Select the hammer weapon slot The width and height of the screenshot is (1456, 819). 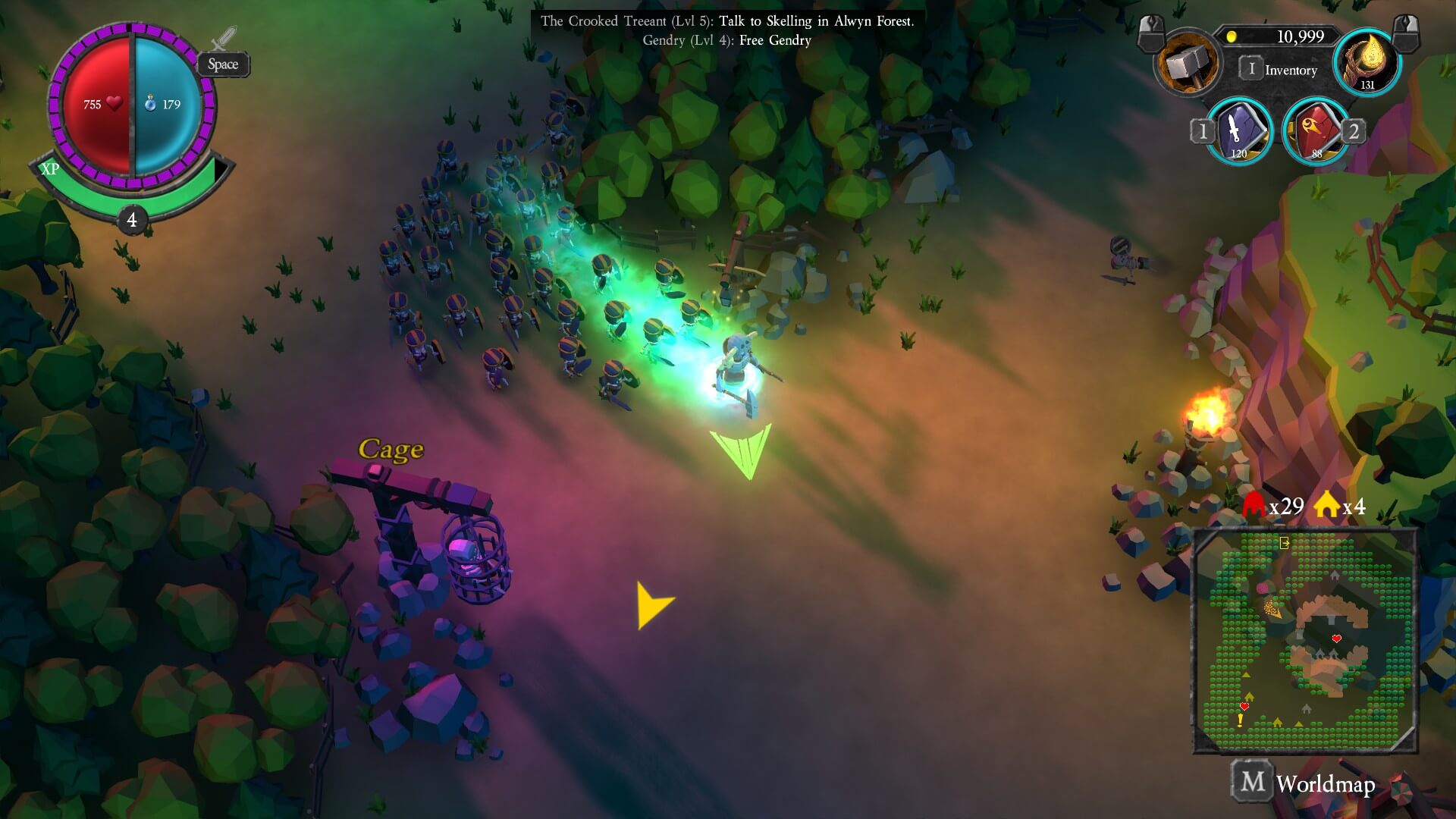pos(1188,64)
